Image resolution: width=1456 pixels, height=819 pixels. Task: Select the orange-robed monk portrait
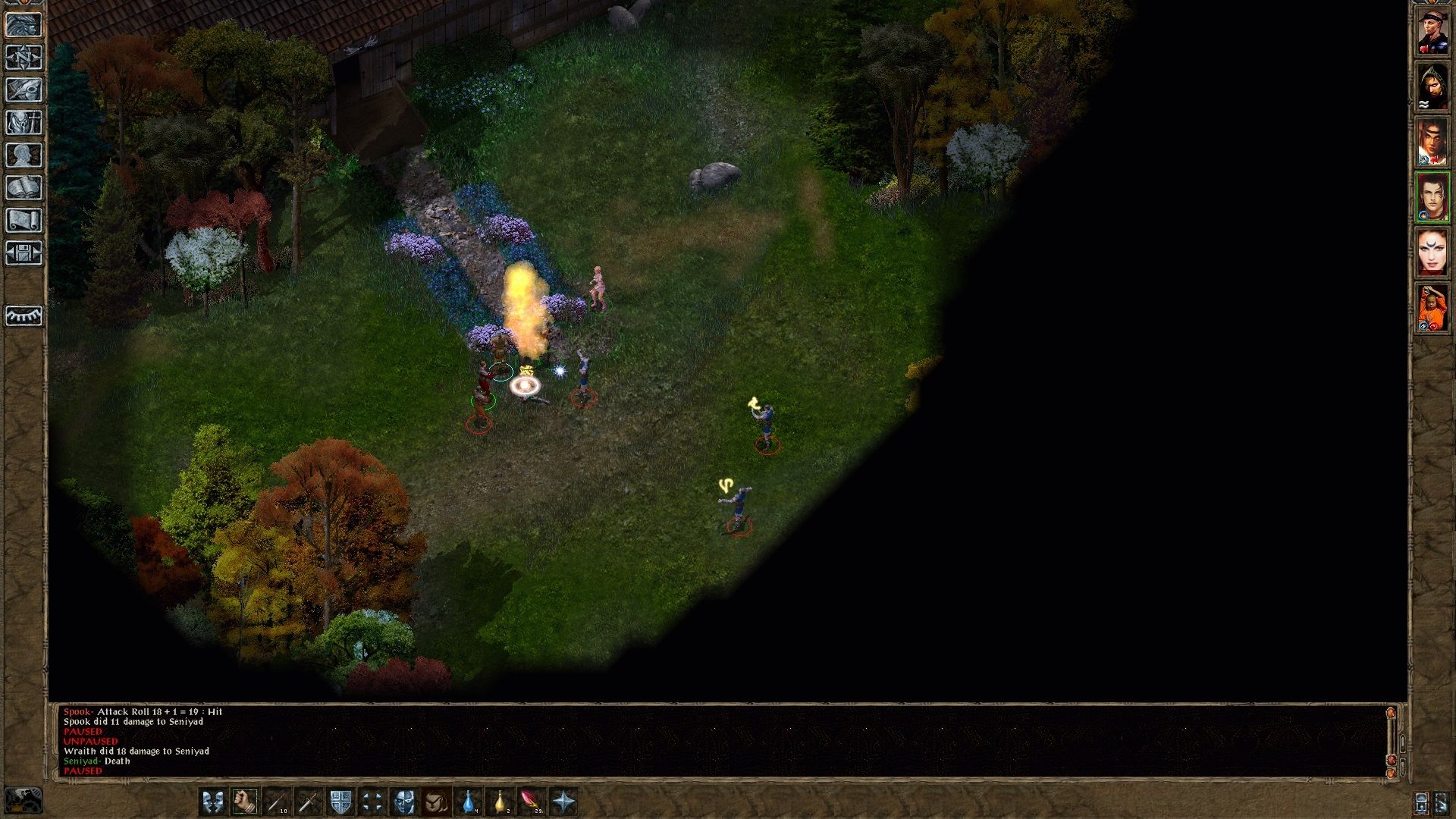coord(1432,308)
